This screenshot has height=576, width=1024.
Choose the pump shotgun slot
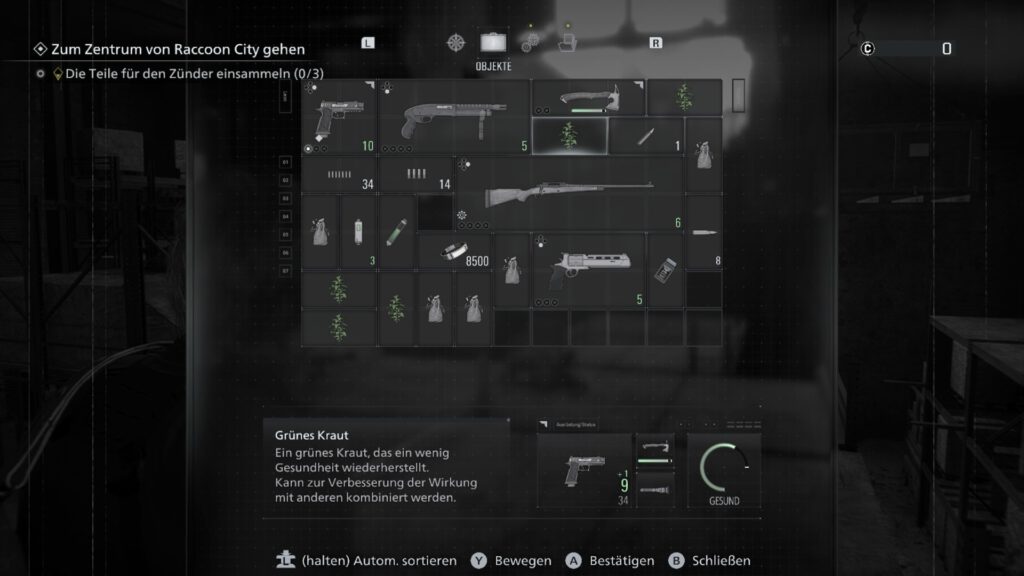tap(454, 118)
